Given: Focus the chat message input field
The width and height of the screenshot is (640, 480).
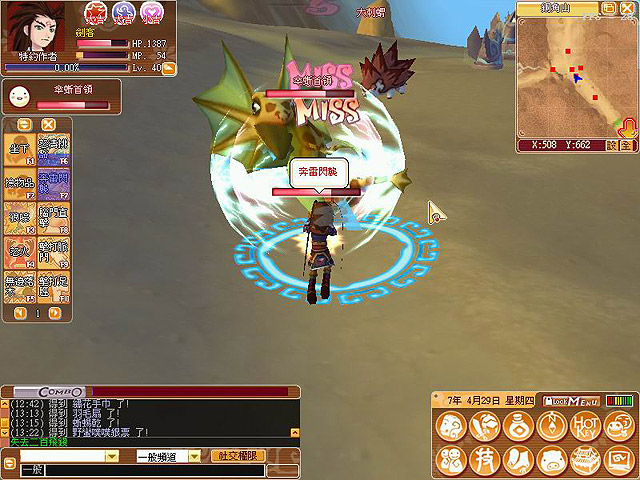Looking at the screenshot, I should coord(150,470).
